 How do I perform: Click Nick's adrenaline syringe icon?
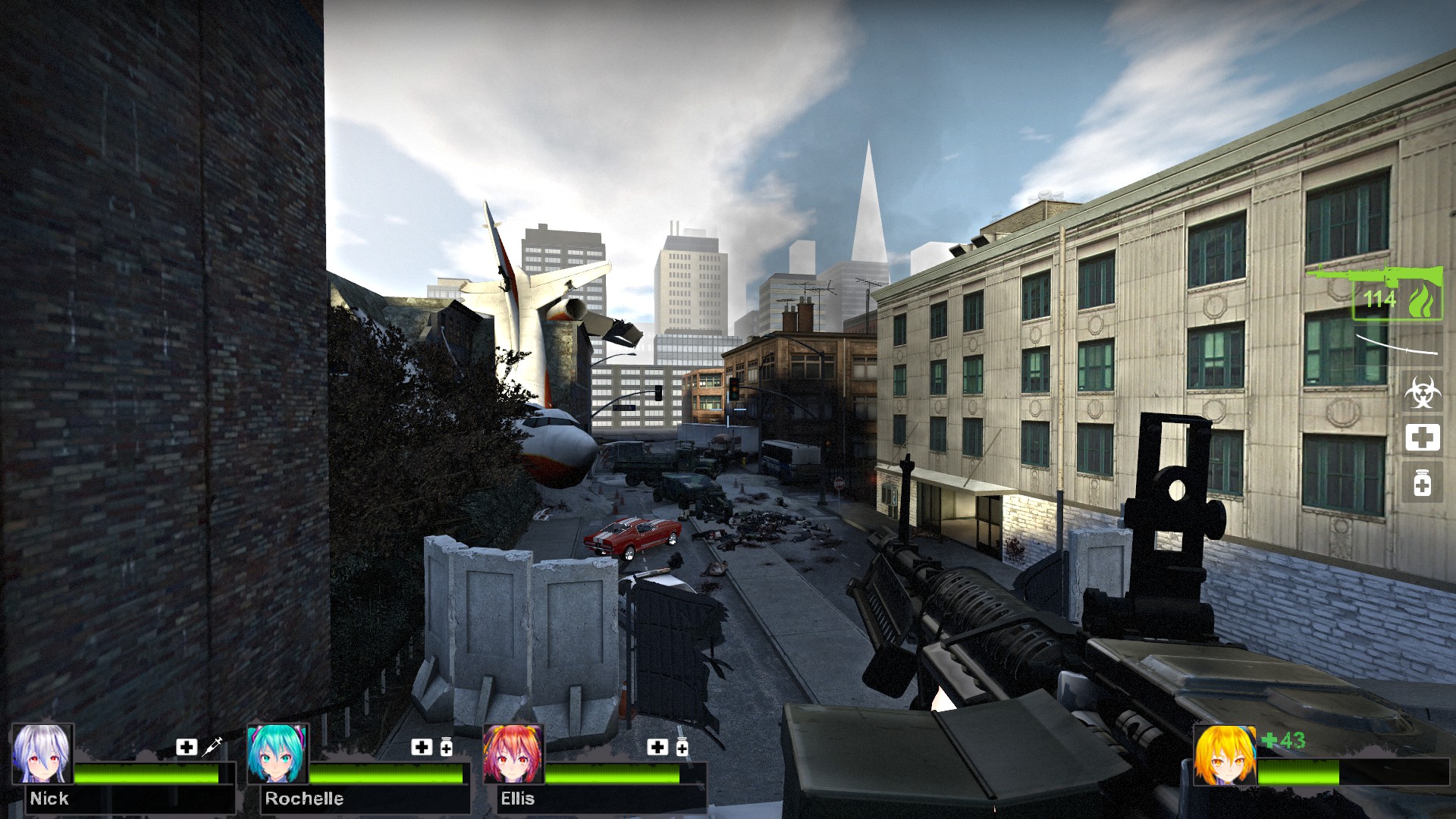pos(212,746)
